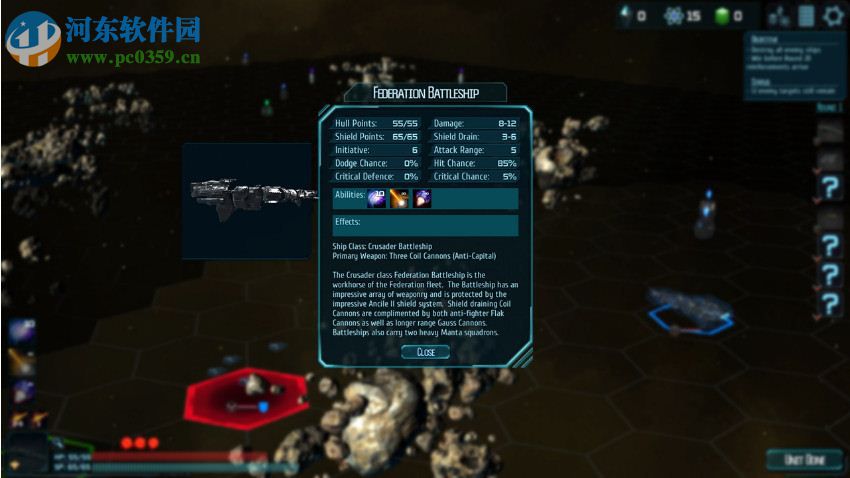Activate the orange beam ability on the left HUD

tap(22, 361)
